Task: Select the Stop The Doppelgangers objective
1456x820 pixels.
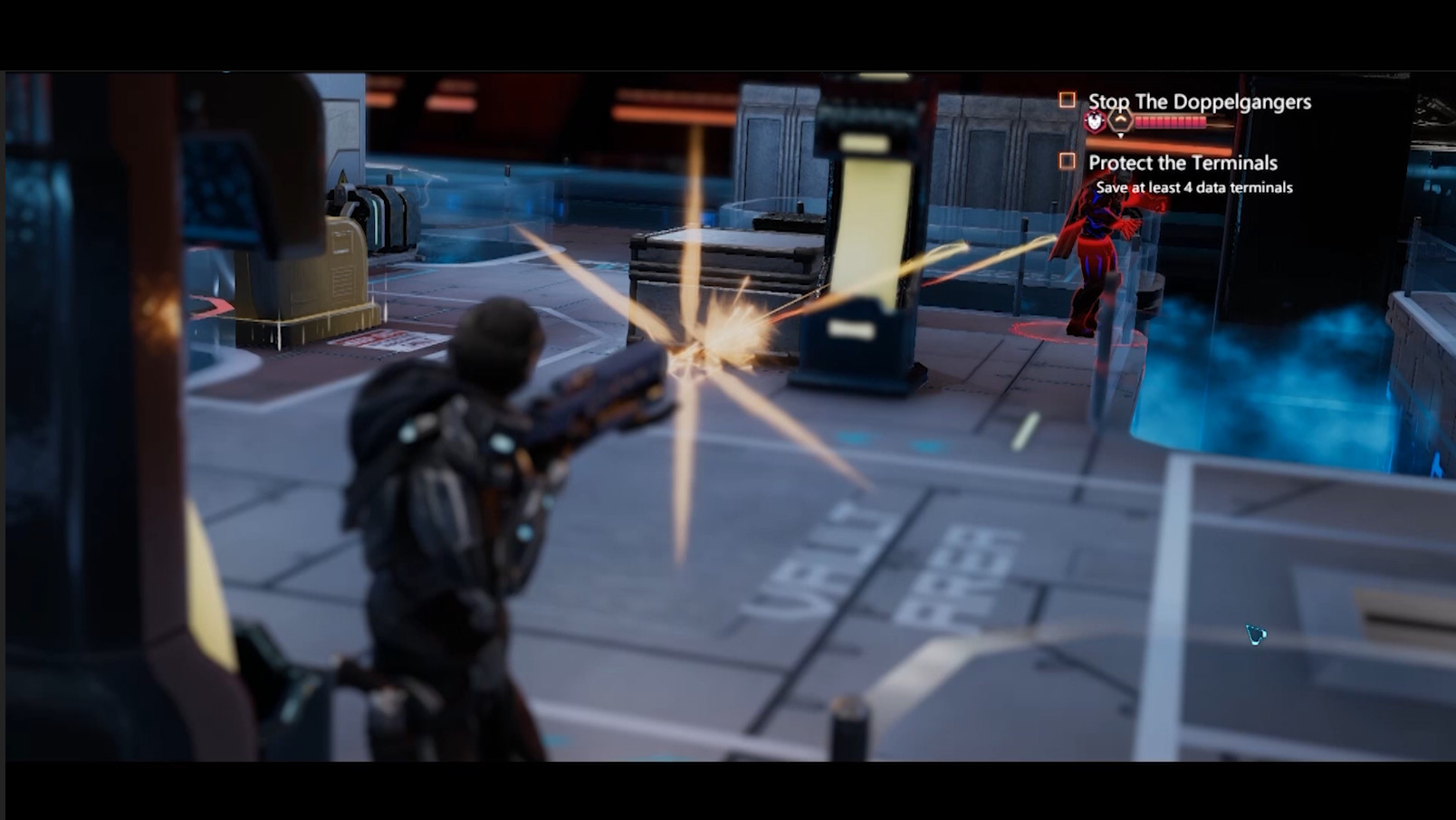Action: click(1198, 101)
